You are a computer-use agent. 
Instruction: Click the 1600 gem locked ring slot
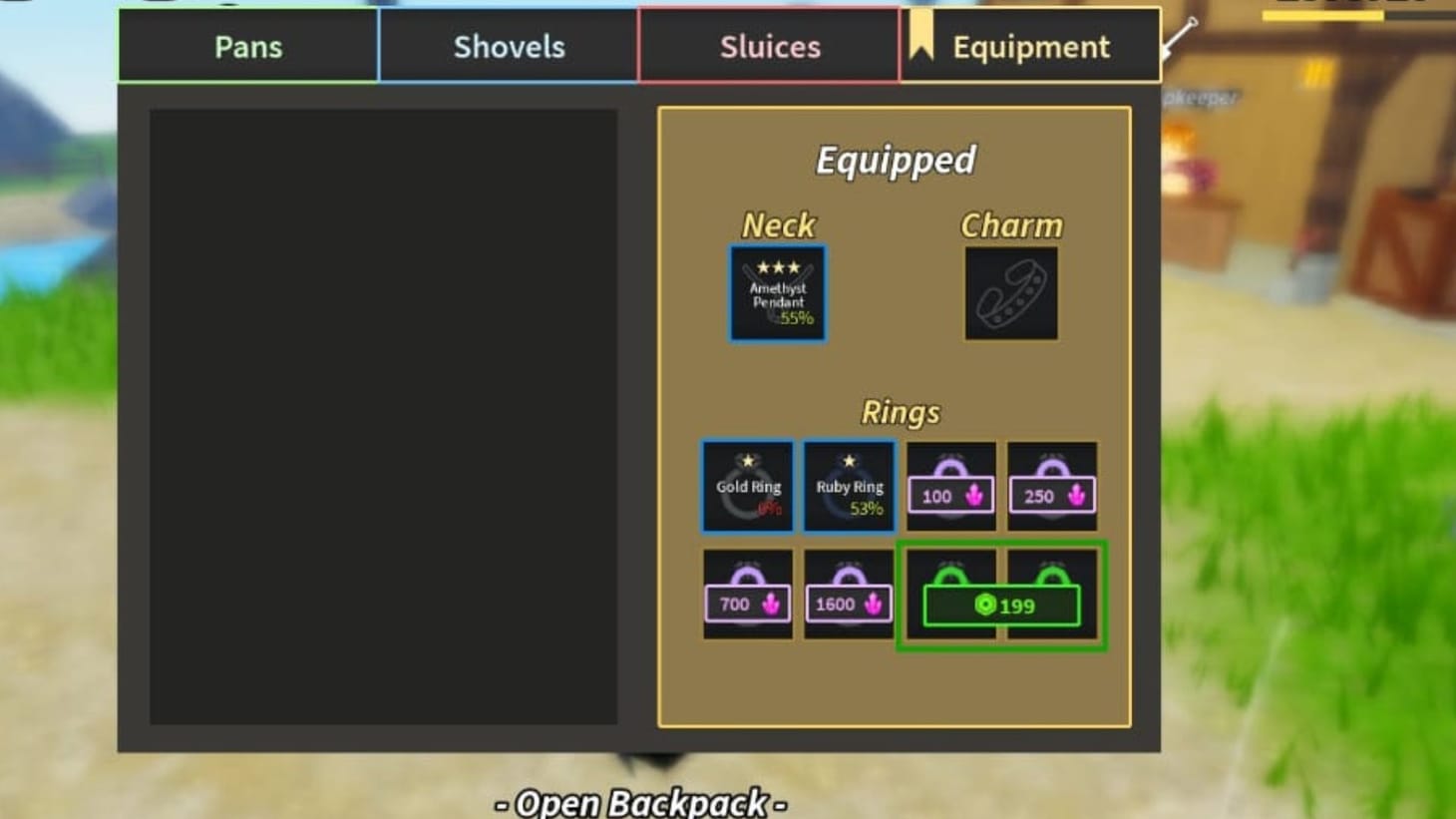coord(849,594)
